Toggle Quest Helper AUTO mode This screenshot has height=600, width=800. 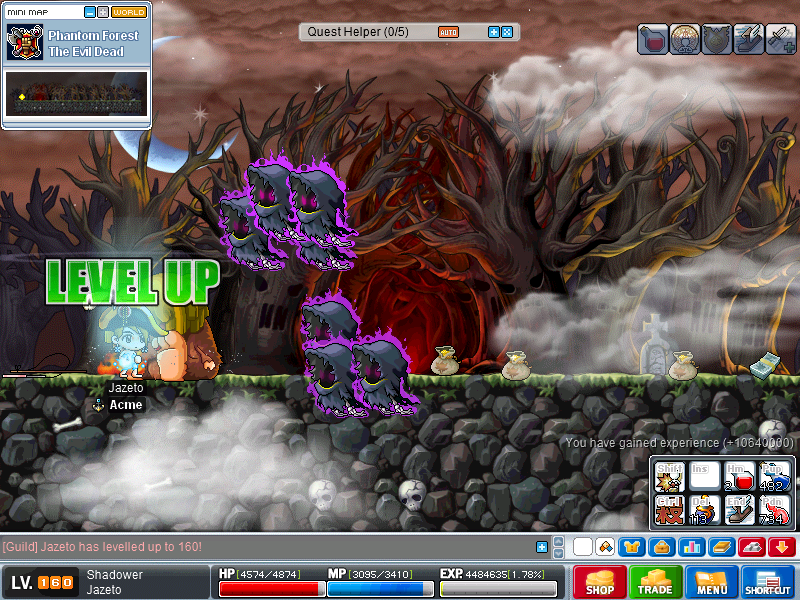tap(448, 32)
